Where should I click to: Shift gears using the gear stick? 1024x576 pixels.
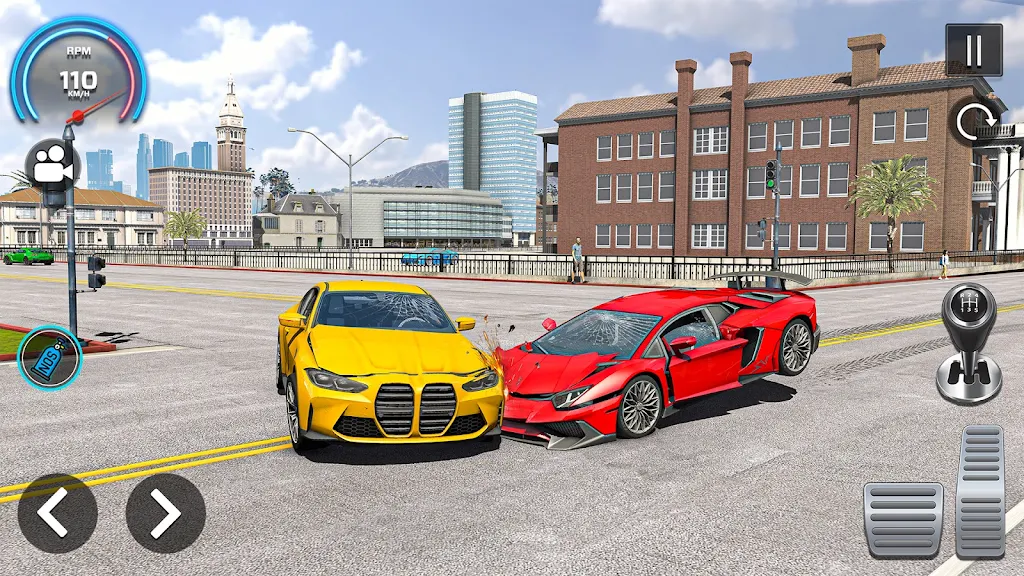click(x=968, y=343)
